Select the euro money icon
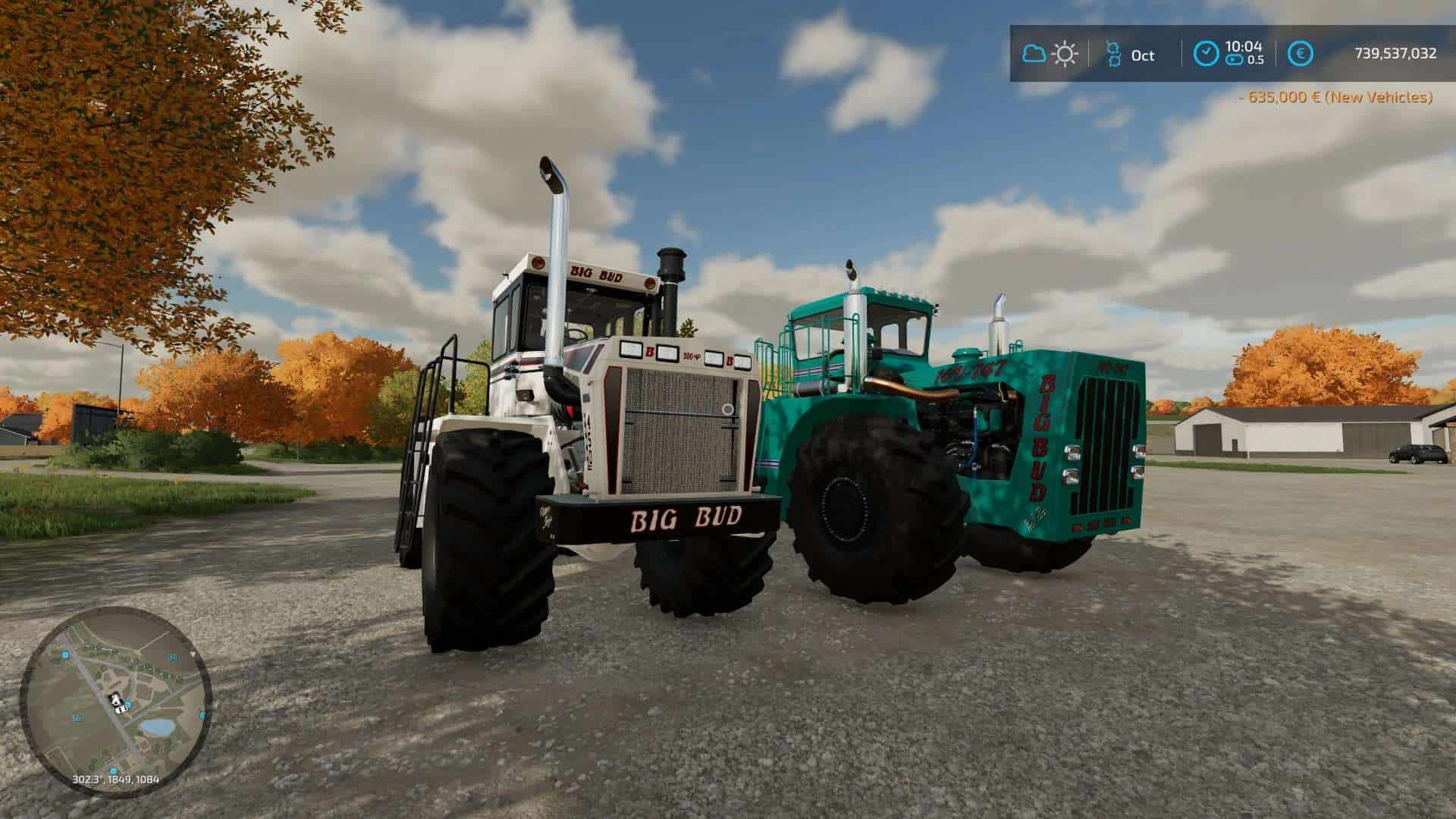1456x819 pixels. [1302, 54]
